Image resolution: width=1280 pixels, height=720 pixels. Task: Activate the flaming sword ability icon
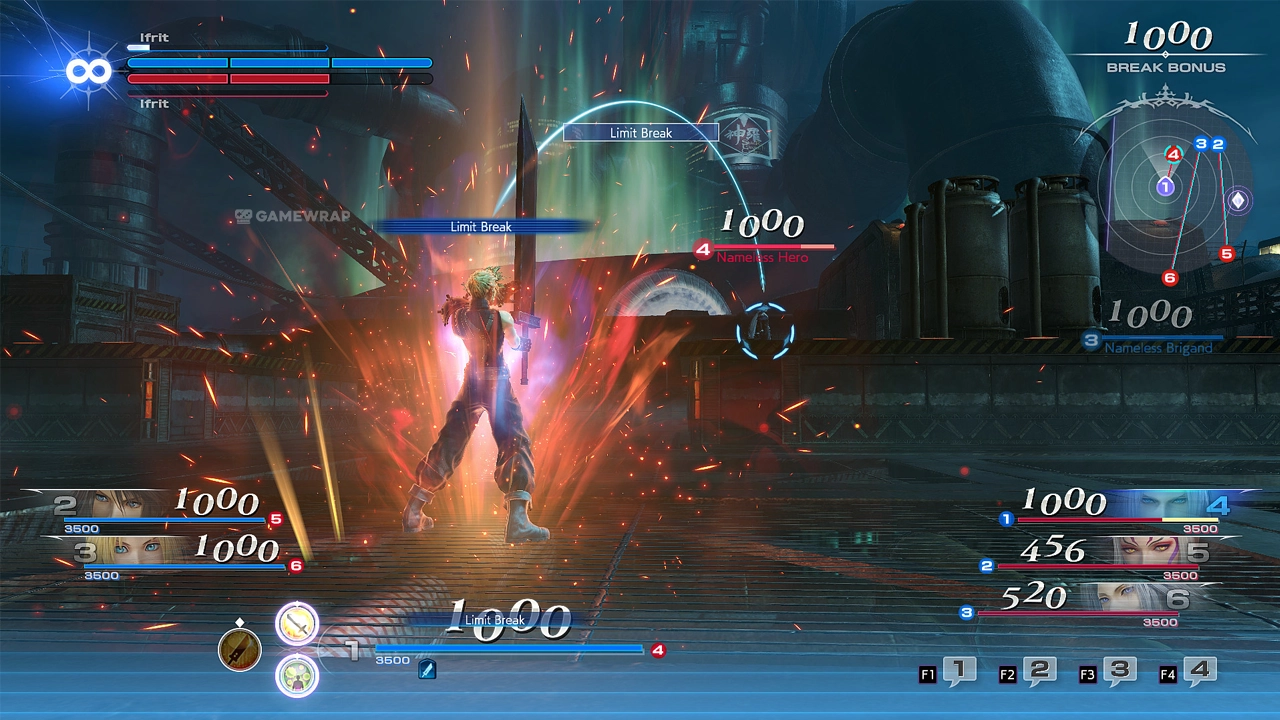[x=297, y=625]
